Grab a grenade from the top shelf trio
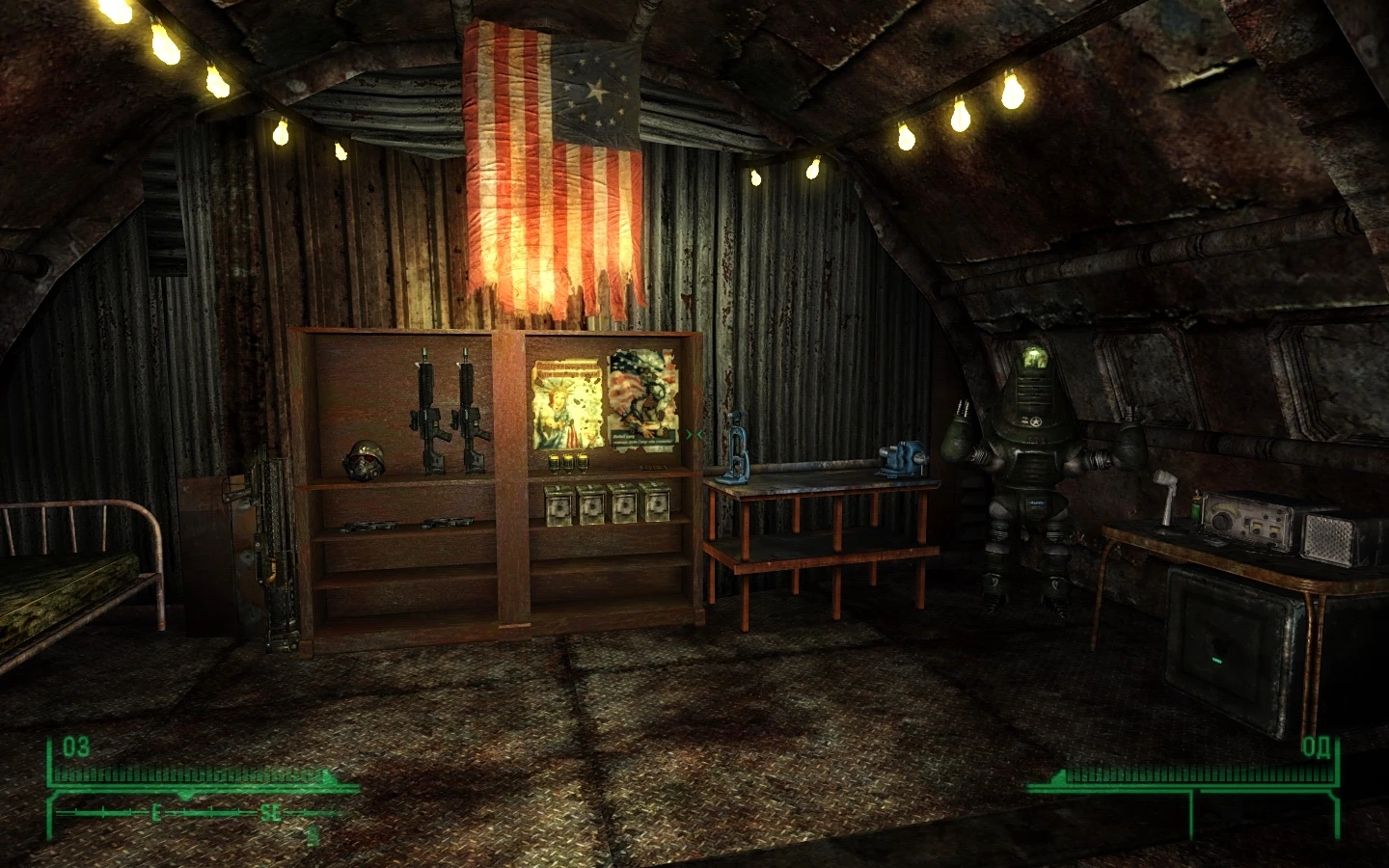Screen dimensions: 1389x868 point(569,461)
